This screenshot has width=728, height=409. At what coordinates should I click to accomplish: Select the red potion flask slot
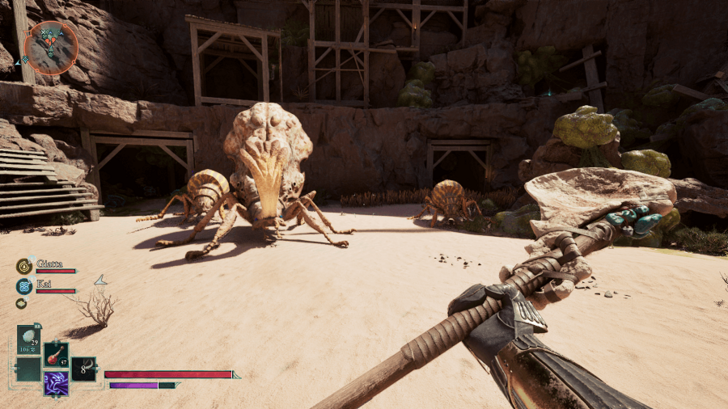tap(55, 355)
